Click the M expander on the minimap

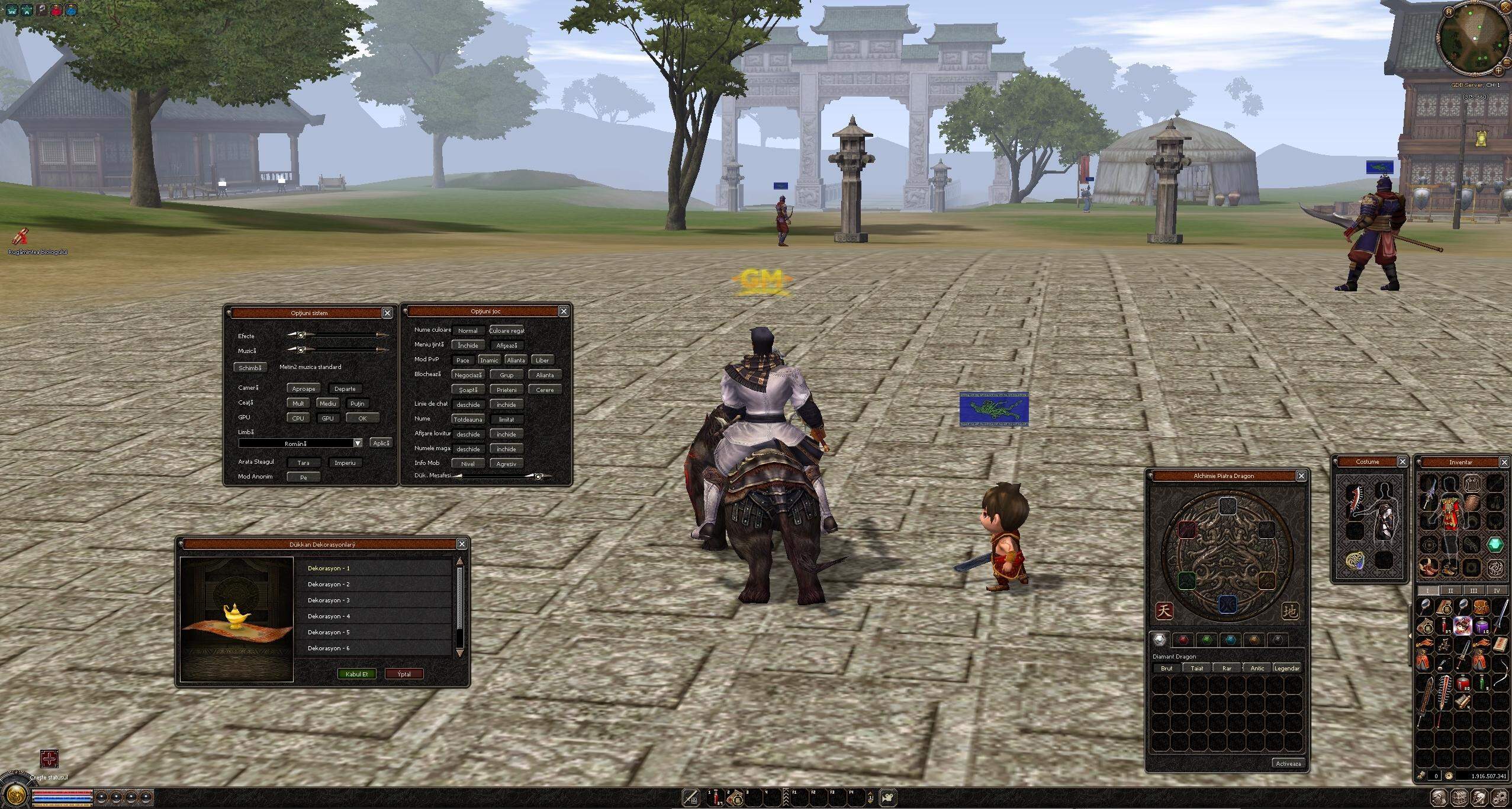coord(1449,12)
